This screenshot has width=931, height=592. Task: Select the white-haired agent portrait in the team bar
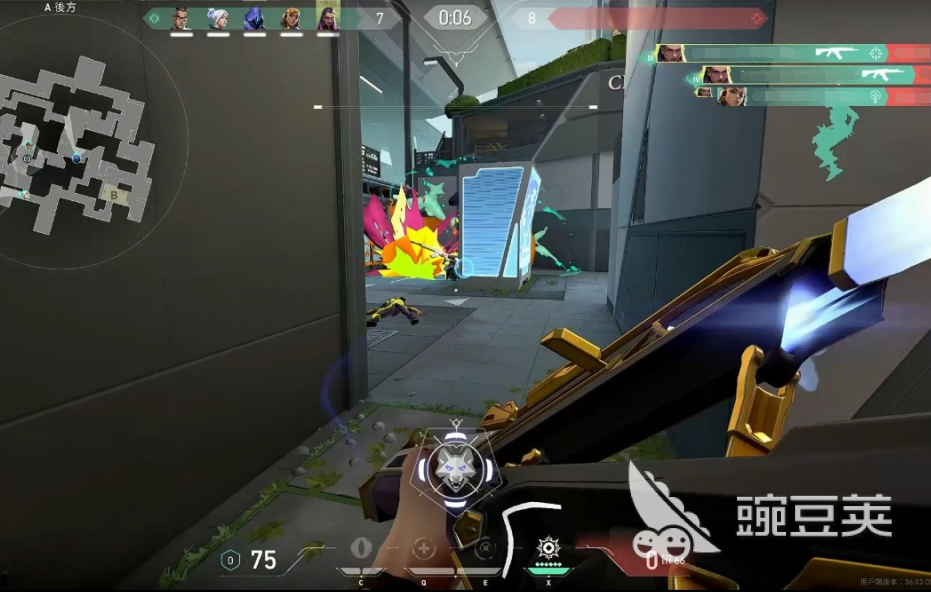point(218,18)
